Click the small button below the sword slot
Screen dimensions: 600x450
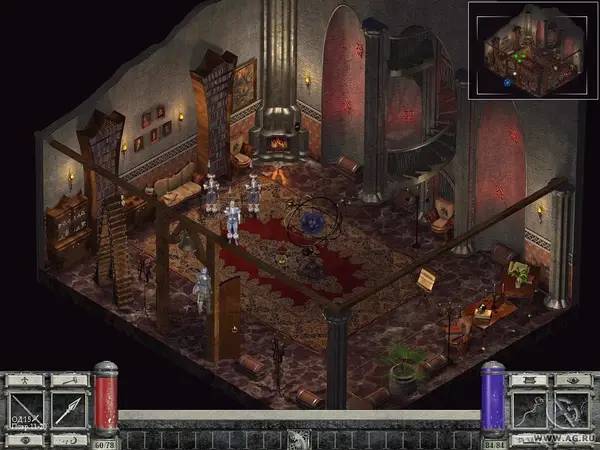[x=25, y=440]
